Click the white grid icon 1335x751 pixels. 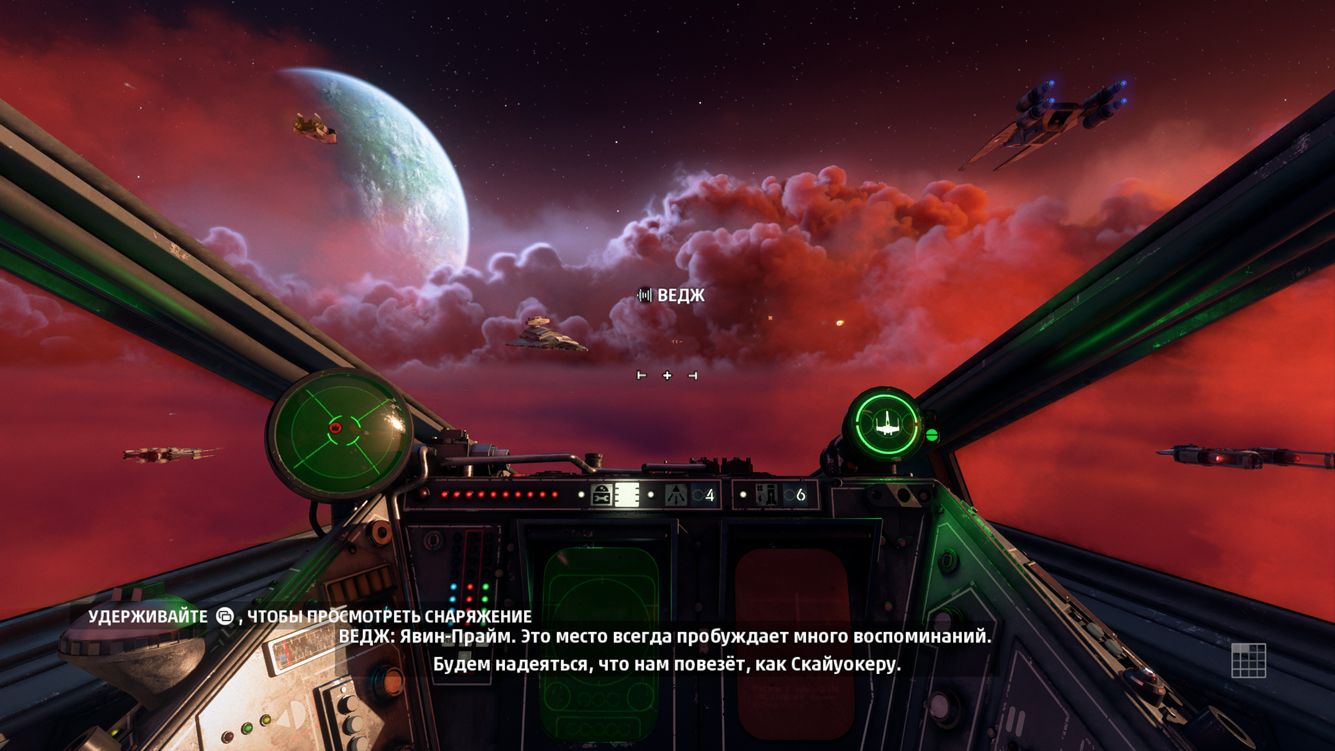click(1248, 661)
